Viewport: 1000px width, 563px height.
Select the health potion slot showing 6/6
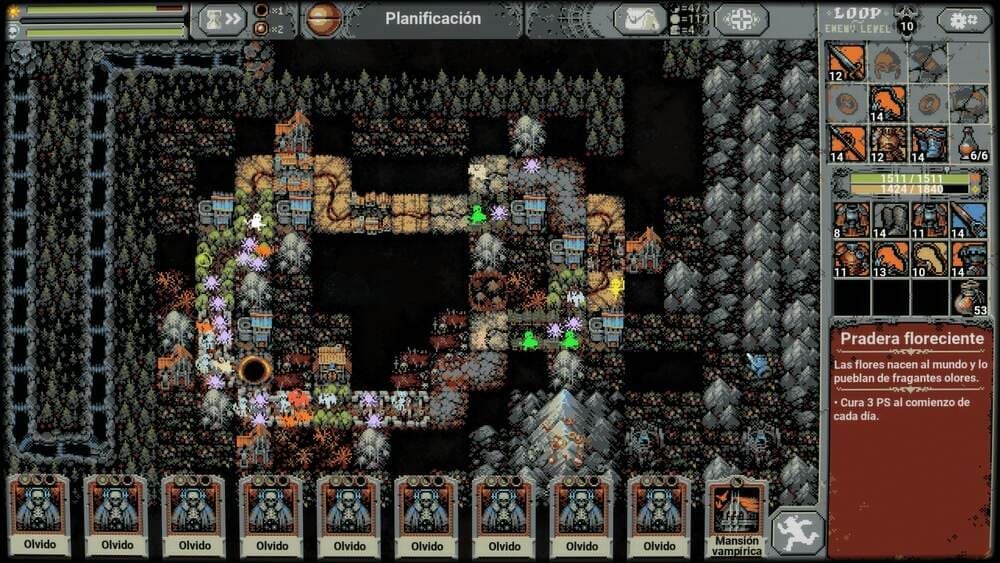click(x=968, y=144)
